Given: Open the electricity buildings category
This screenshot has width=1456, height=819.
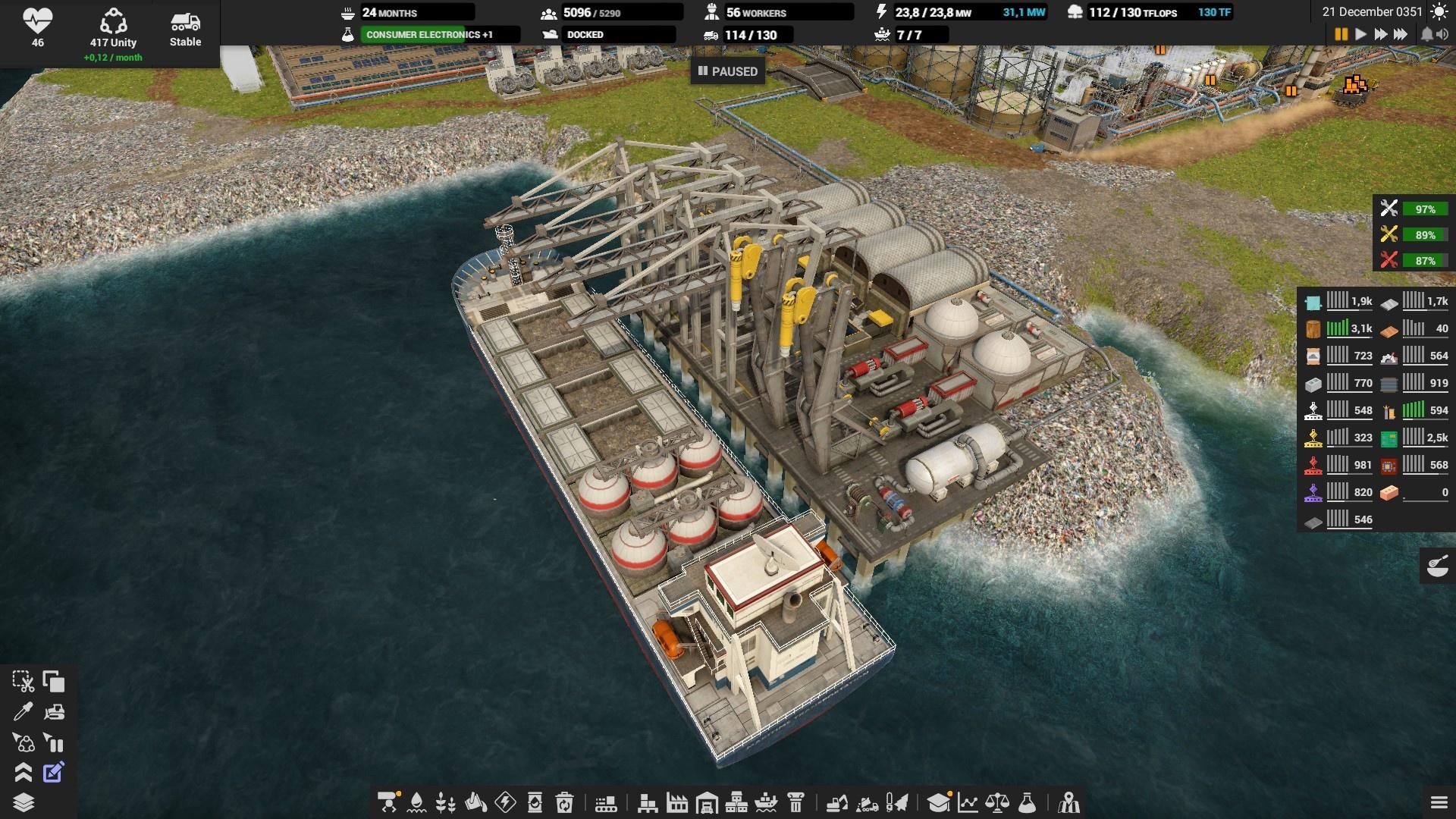Looking at the screenshot, I should coord(505,802).
